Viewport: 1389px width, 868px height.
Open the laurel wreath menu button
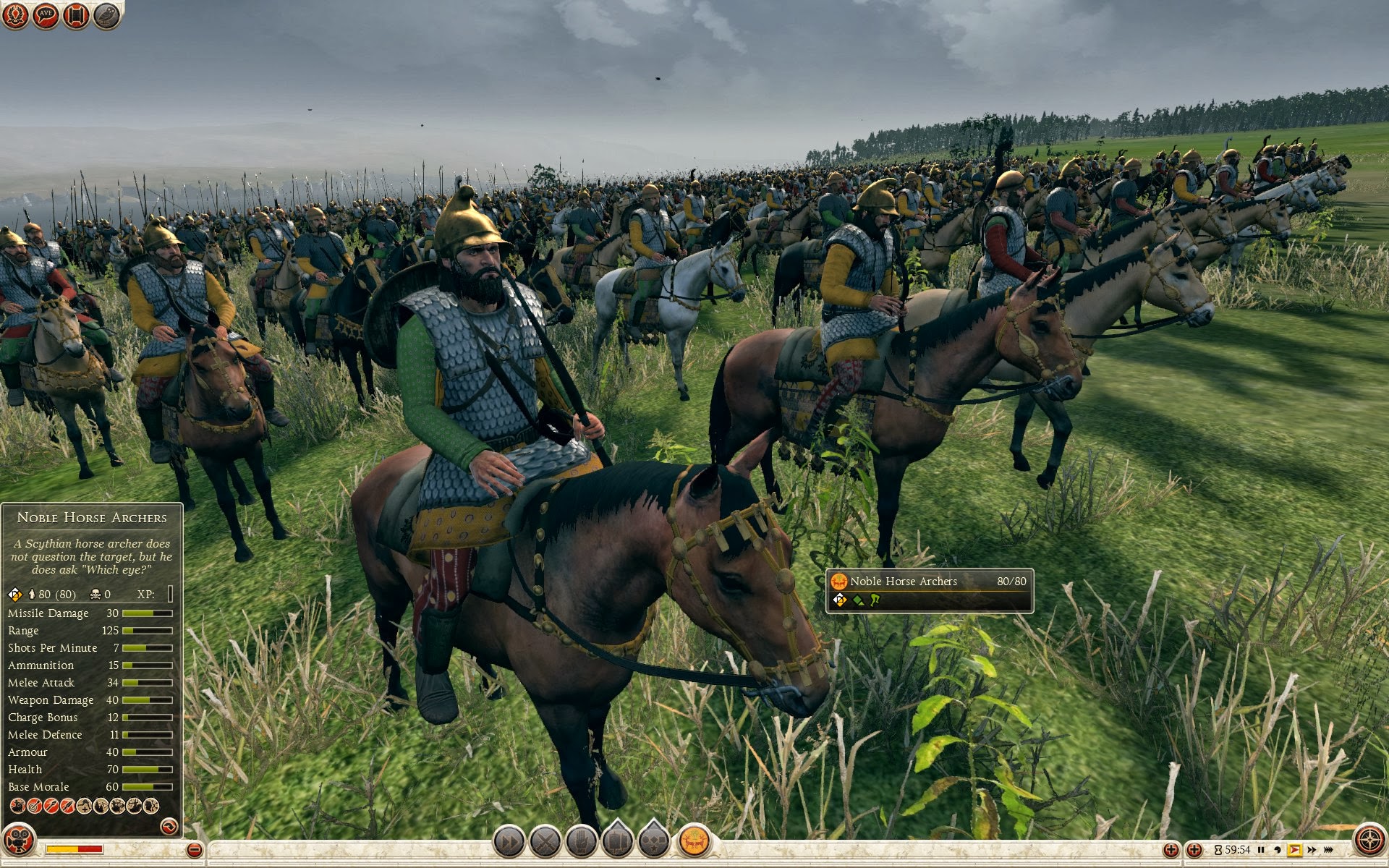16,15
